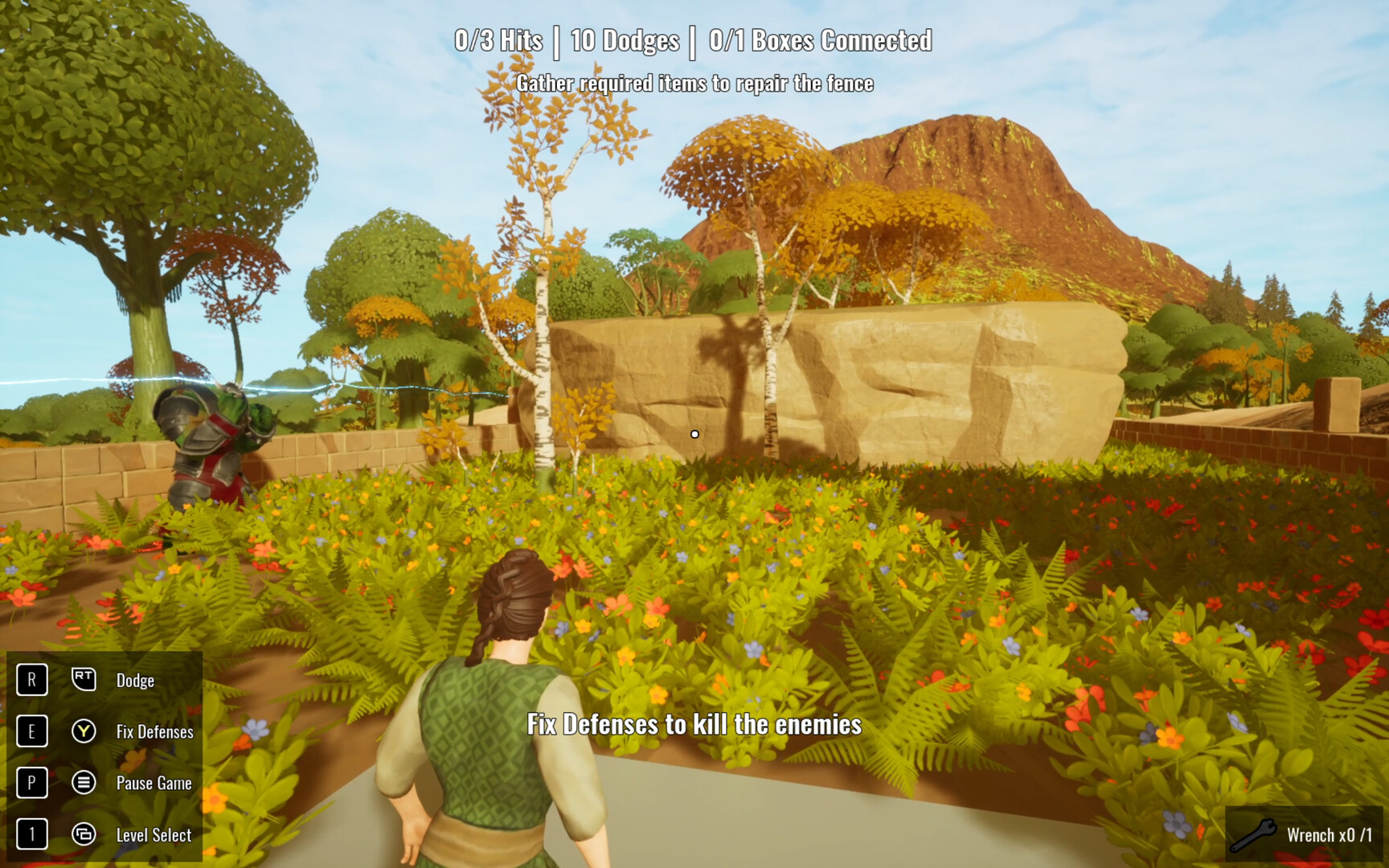Select the P keyboard key icon
The height and width of the screenshot is (868, 1389).
click(x=31, y=783)
